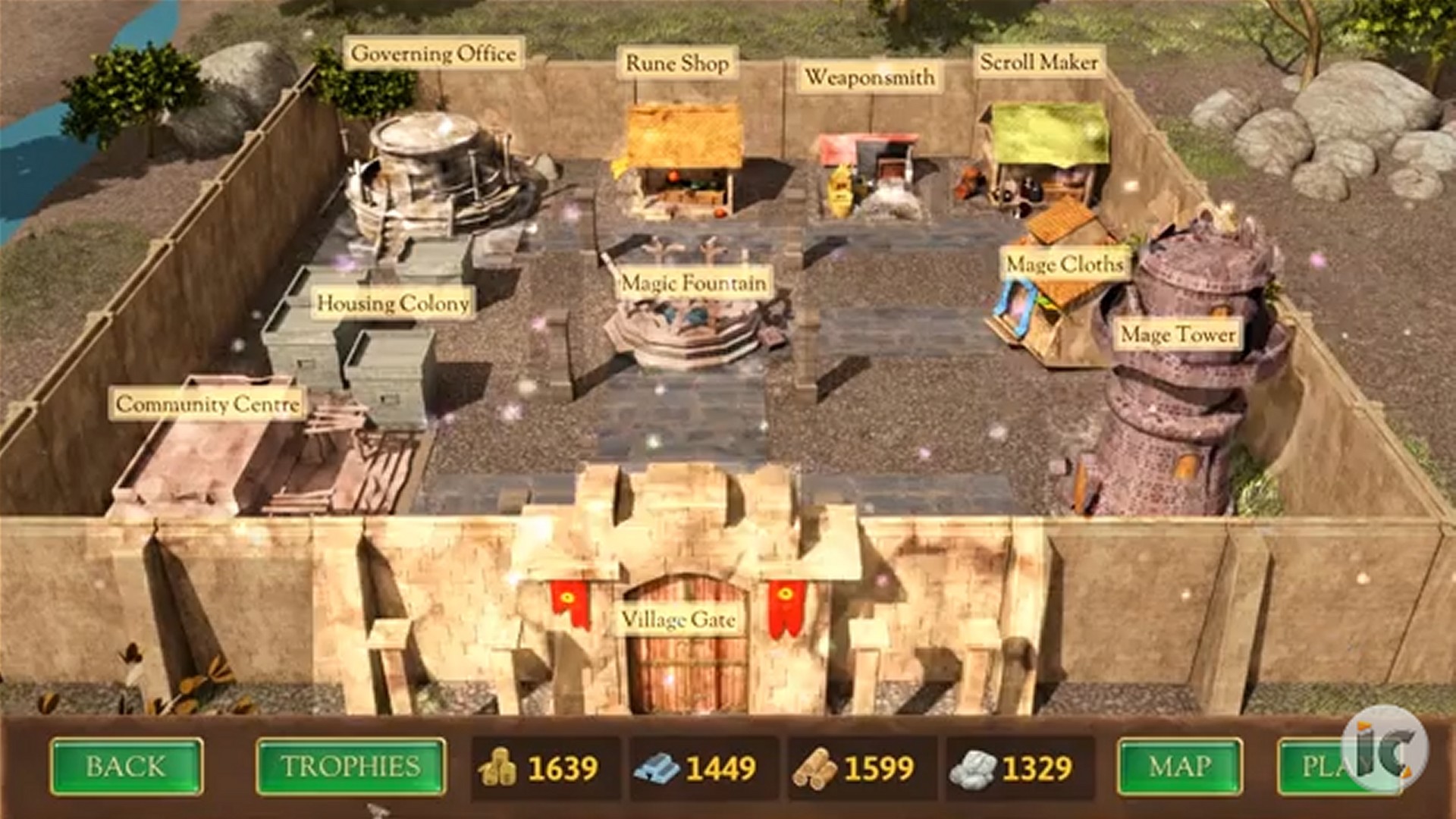Viewport: 1456px width, 819px height.
Task: Click the Housing Colony label
Action: coord(394,304)
